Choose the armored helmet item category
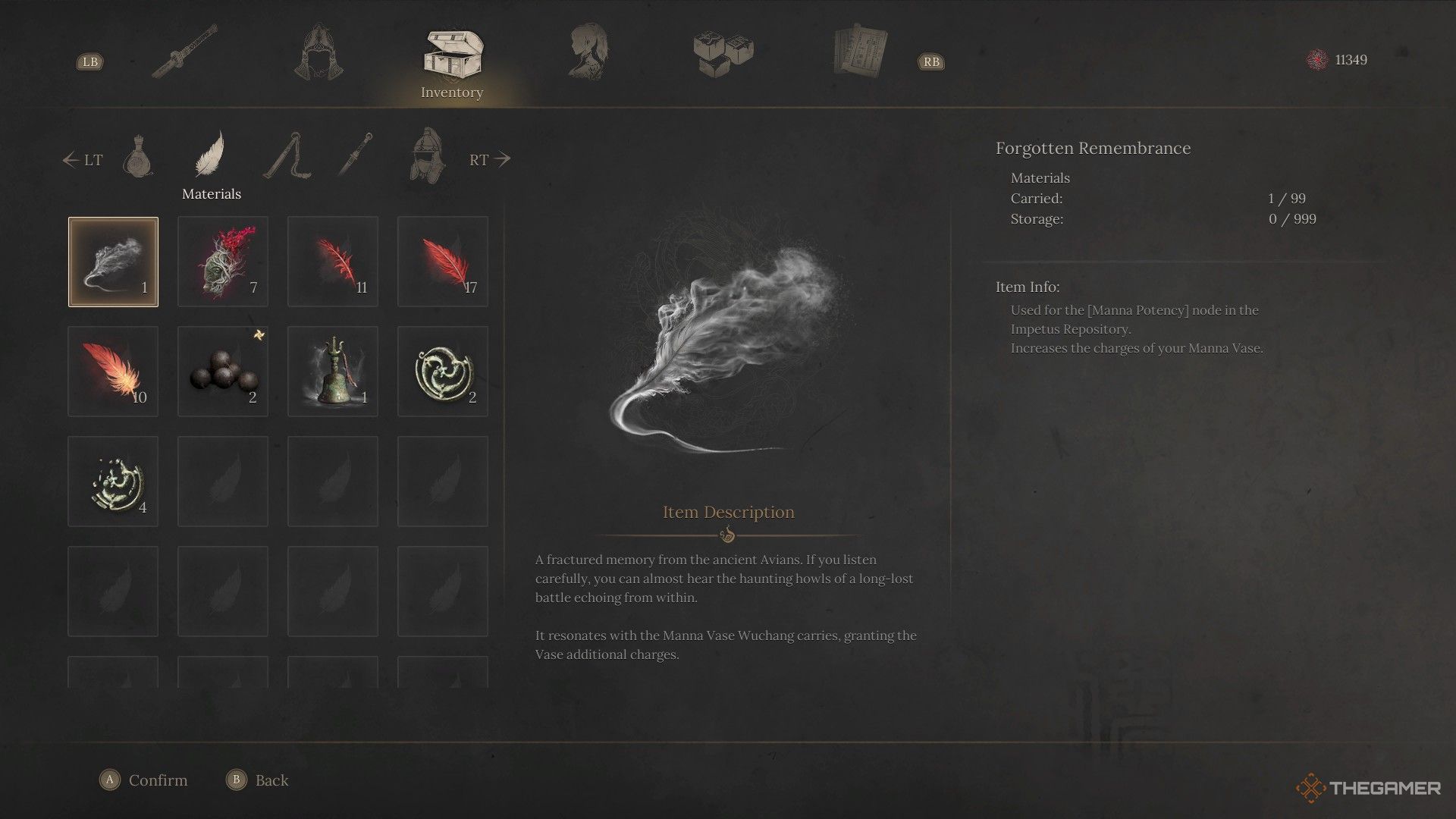 425,154
